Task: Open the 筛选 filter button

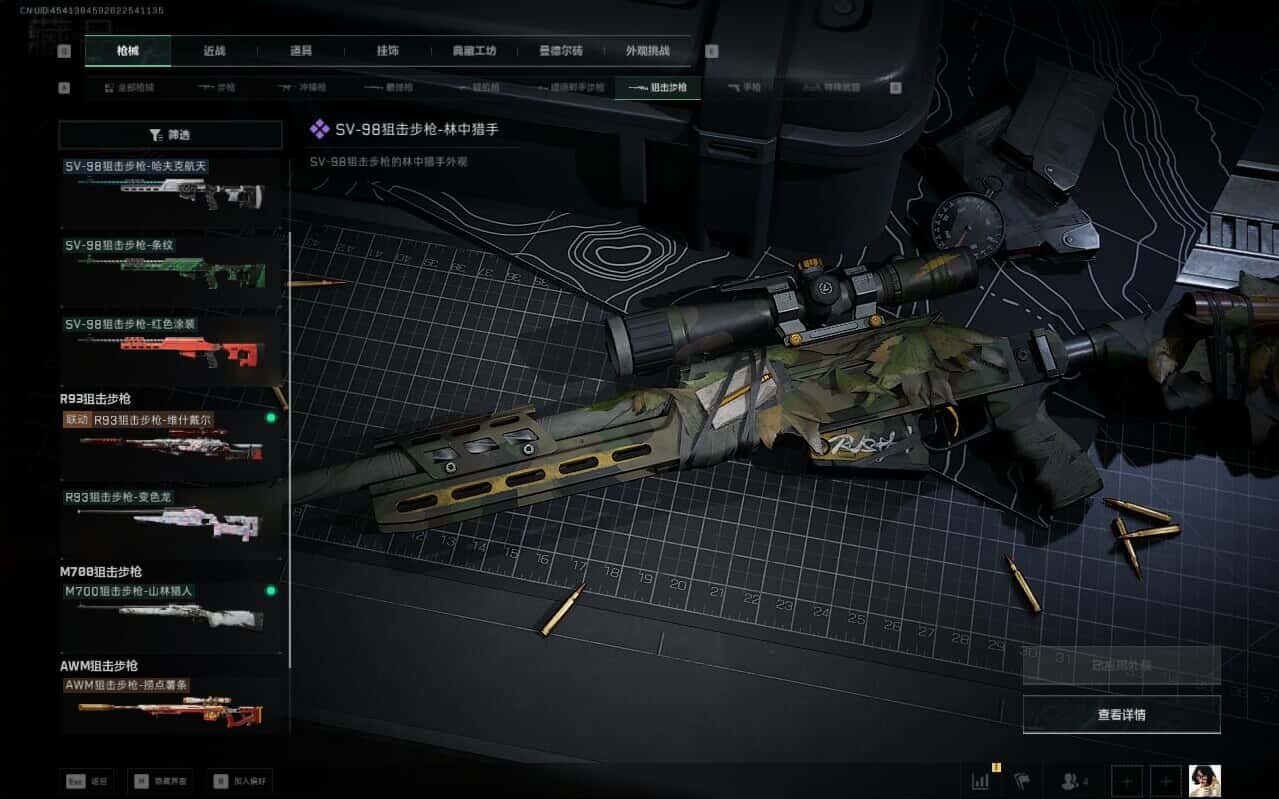Action: point(170,135)
